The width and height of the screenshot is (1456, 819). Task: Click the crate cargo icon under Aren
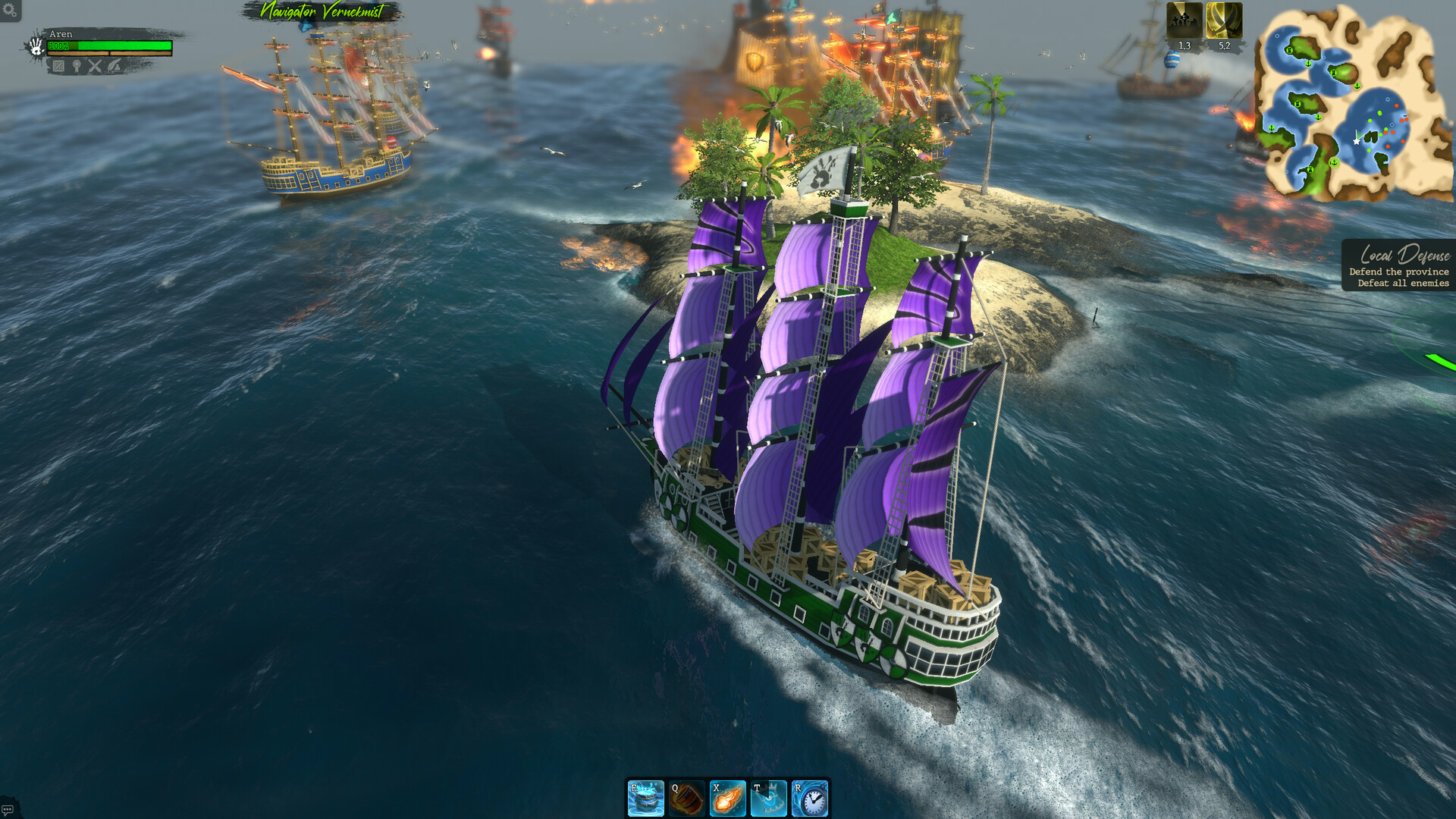[x=58, y=66]
